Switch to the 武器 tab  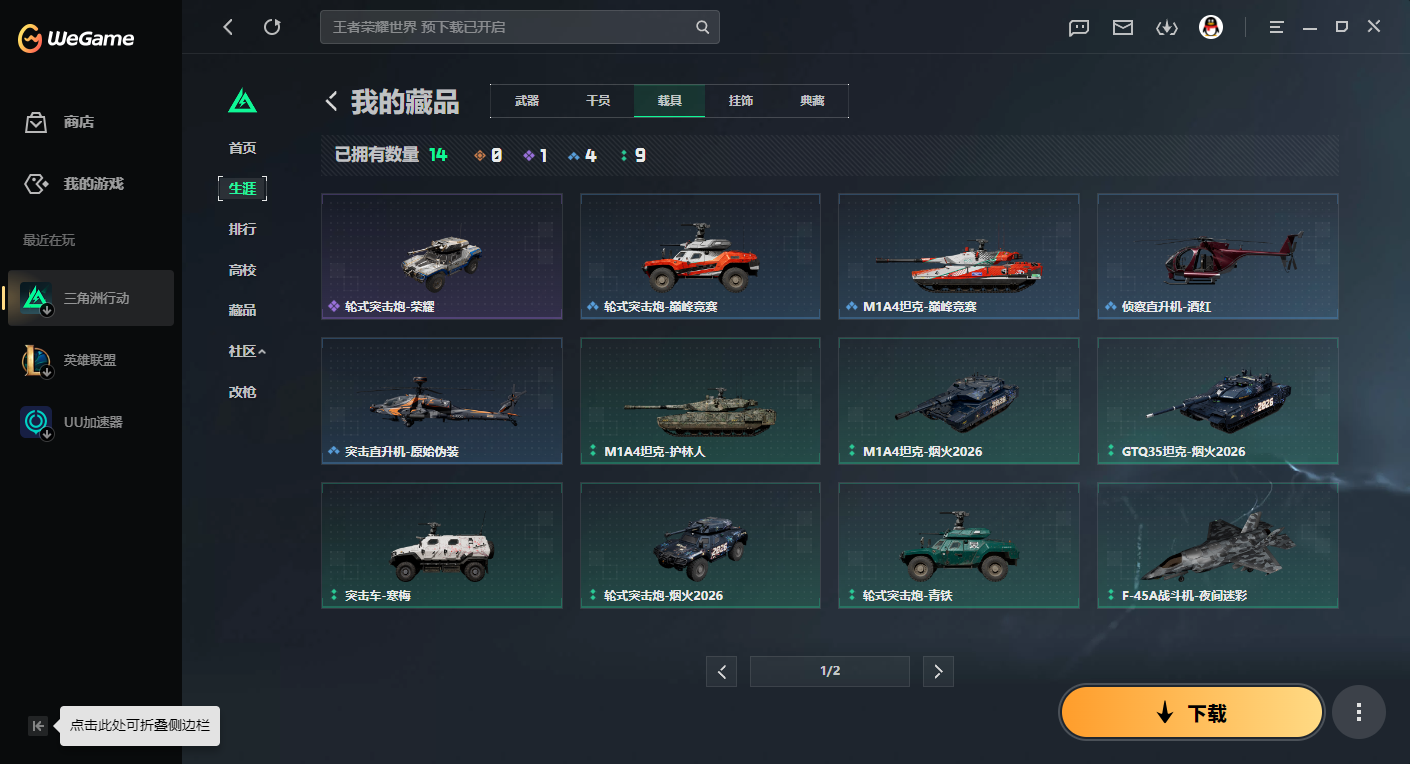[525, 100]
